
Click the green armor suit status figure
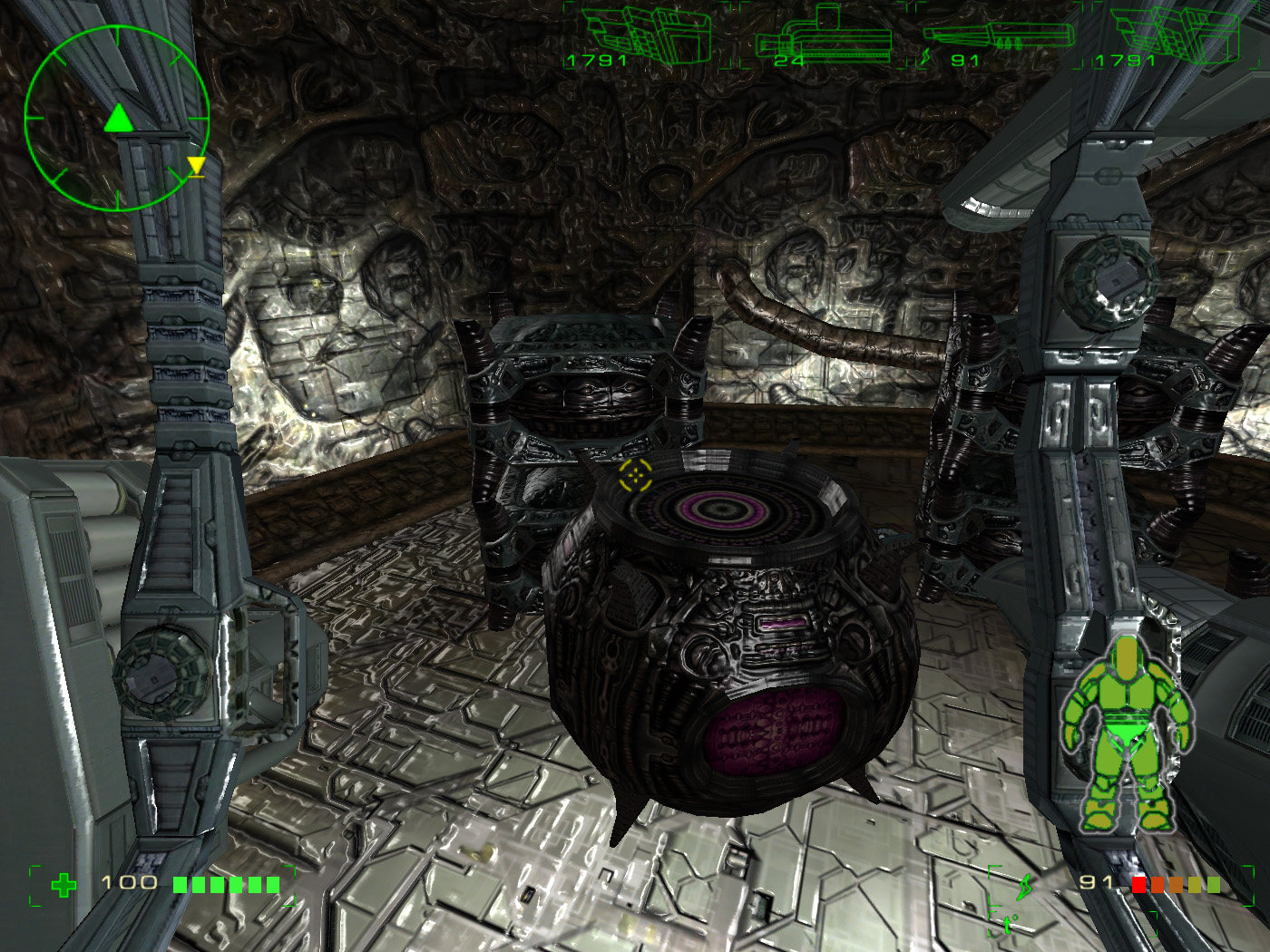click(1128, 736)
